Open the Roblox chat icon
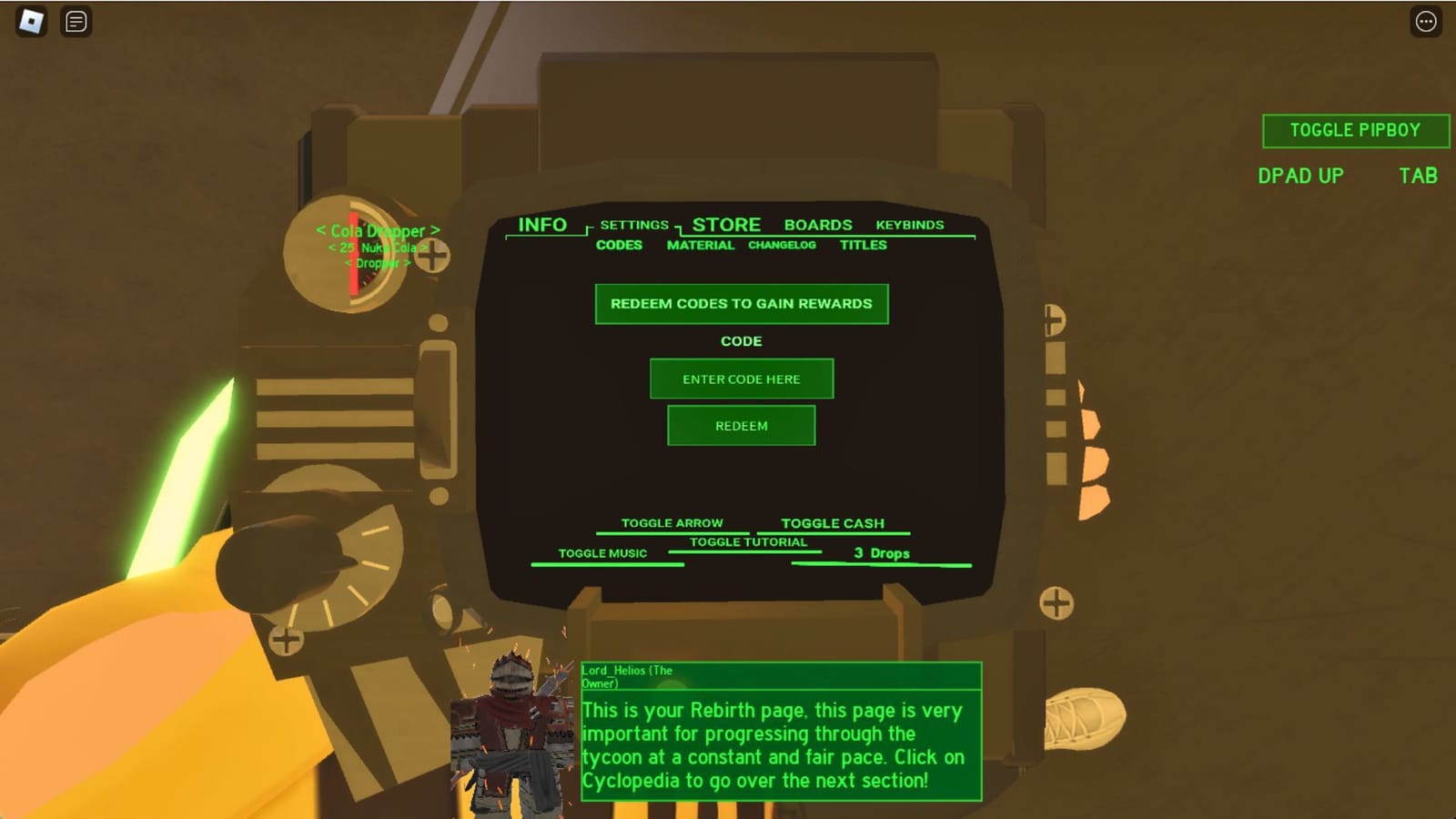 [x=75, y=22]
